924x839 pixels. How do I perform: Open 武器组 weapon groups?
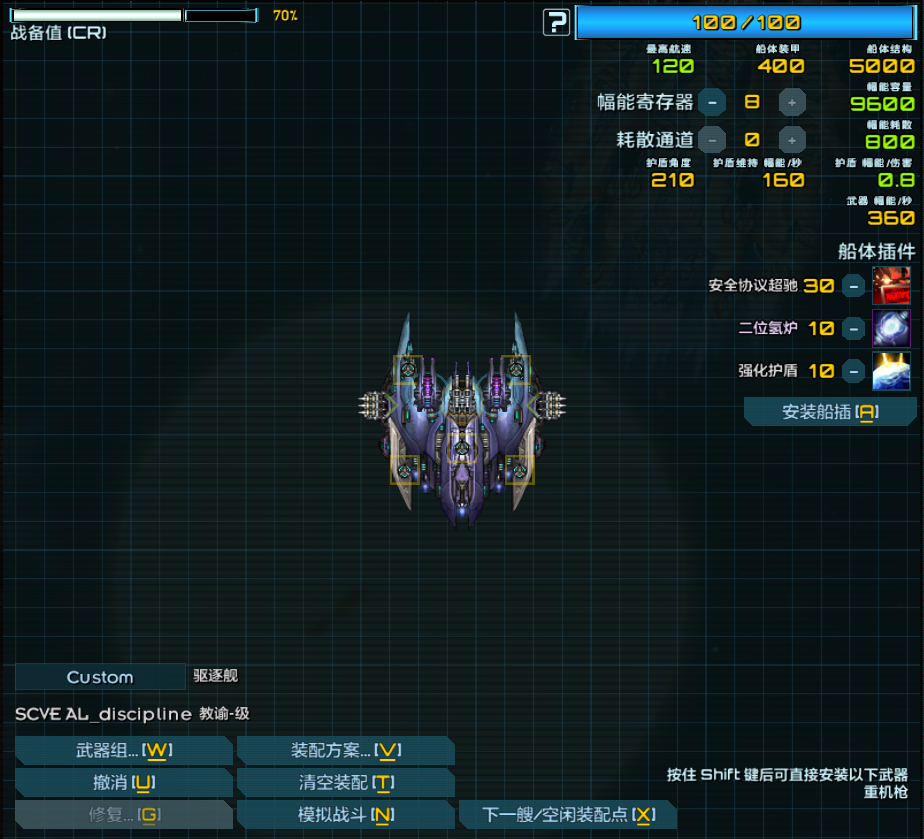(x=124, y=751)
